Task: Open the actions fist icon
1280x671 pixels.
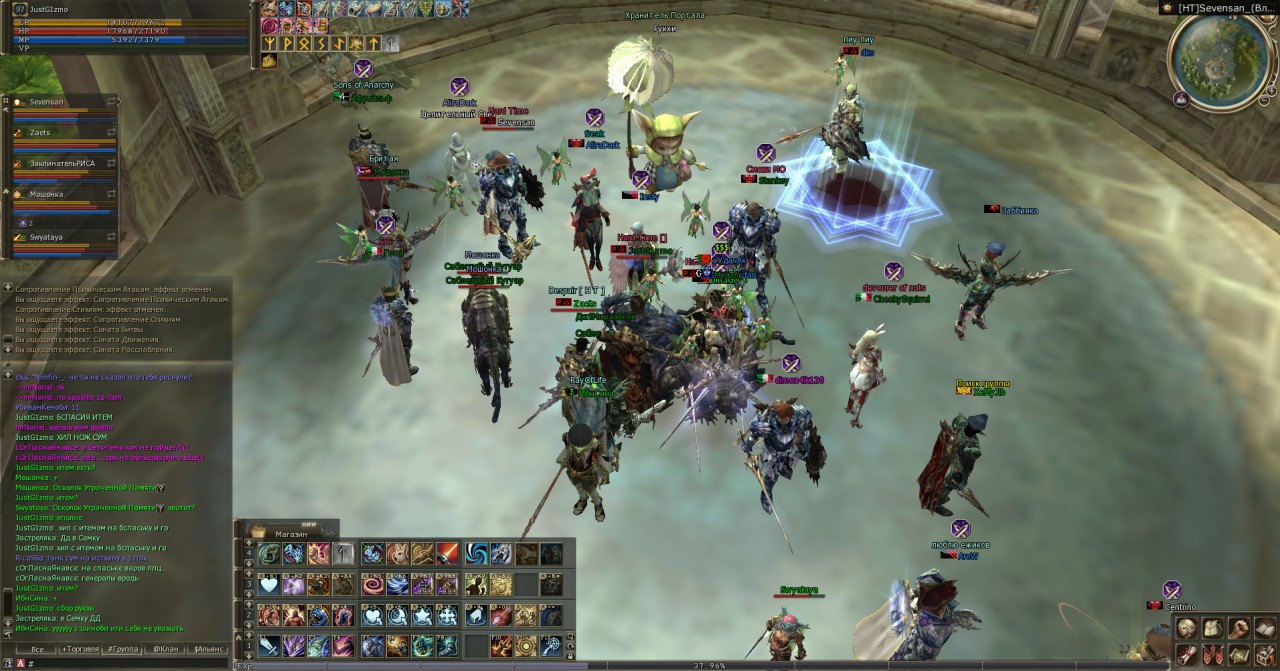Action: click(1237, 628)
